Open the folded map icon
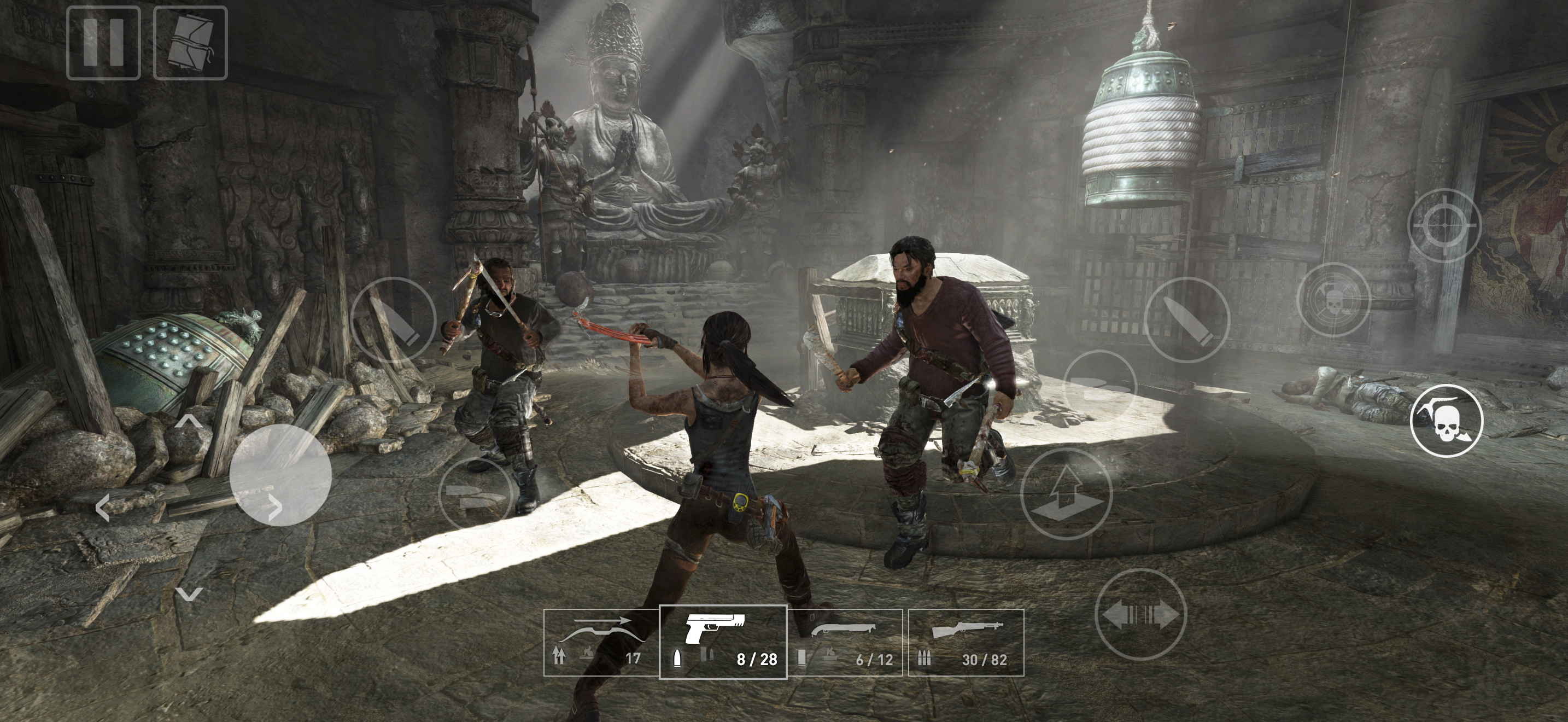1568x722 pixels. tap(190, 43)
